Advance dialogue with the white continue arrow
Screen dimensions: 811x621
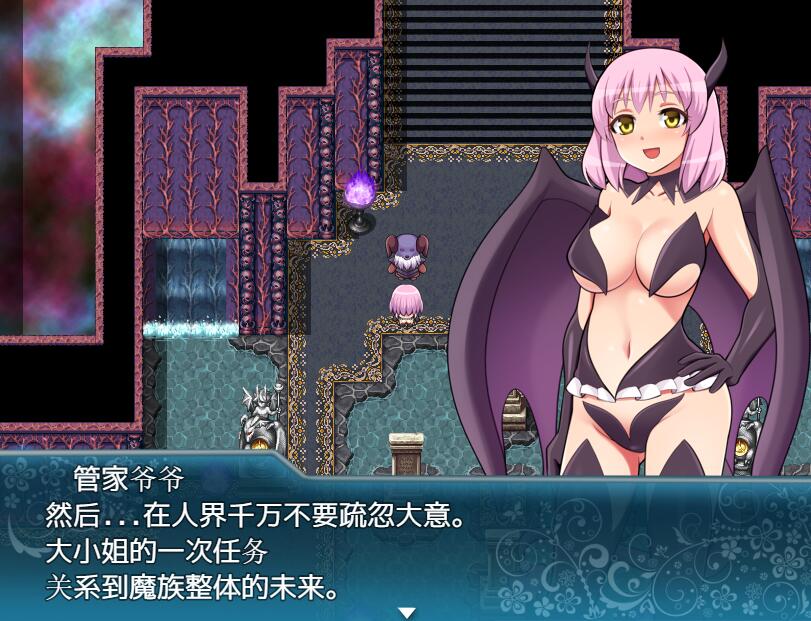click(406, 612)
